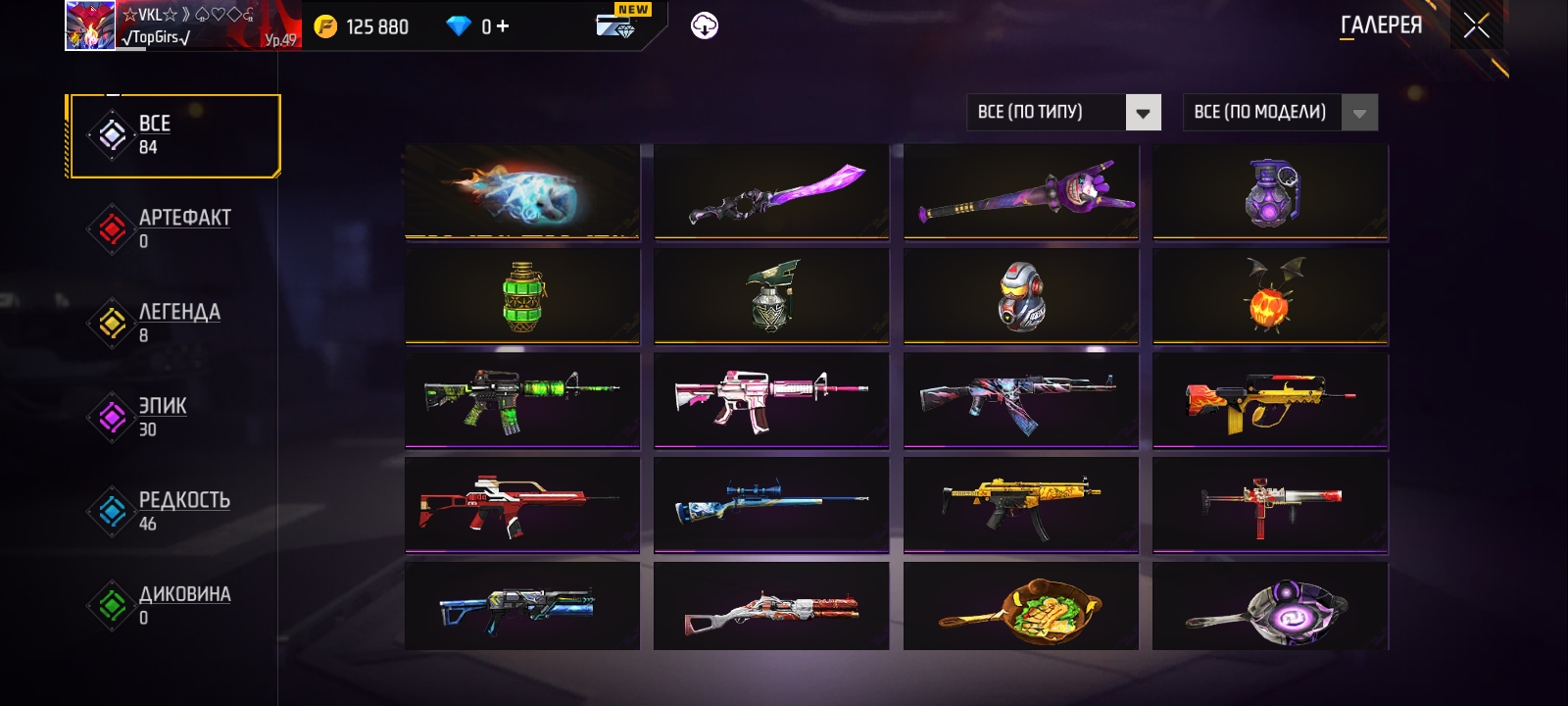
Task: Choose the pink and white M4A1 skin
Action: pyautogui.click(x=771, y=400)
